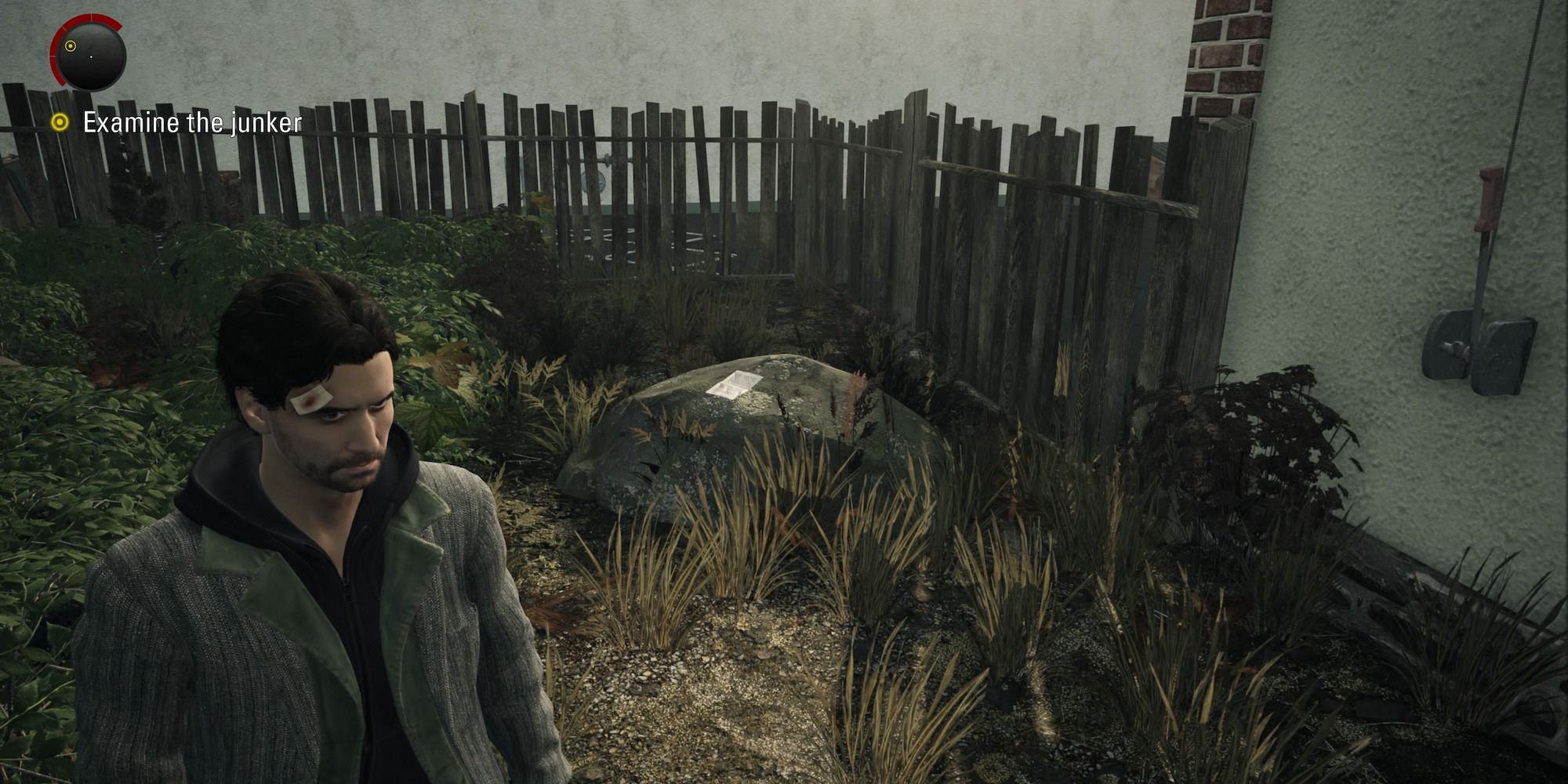Image resolution: width=1568 pixels, height=784 pixels.
Task: Click the text reading Examine the junker
Action: 192,122
